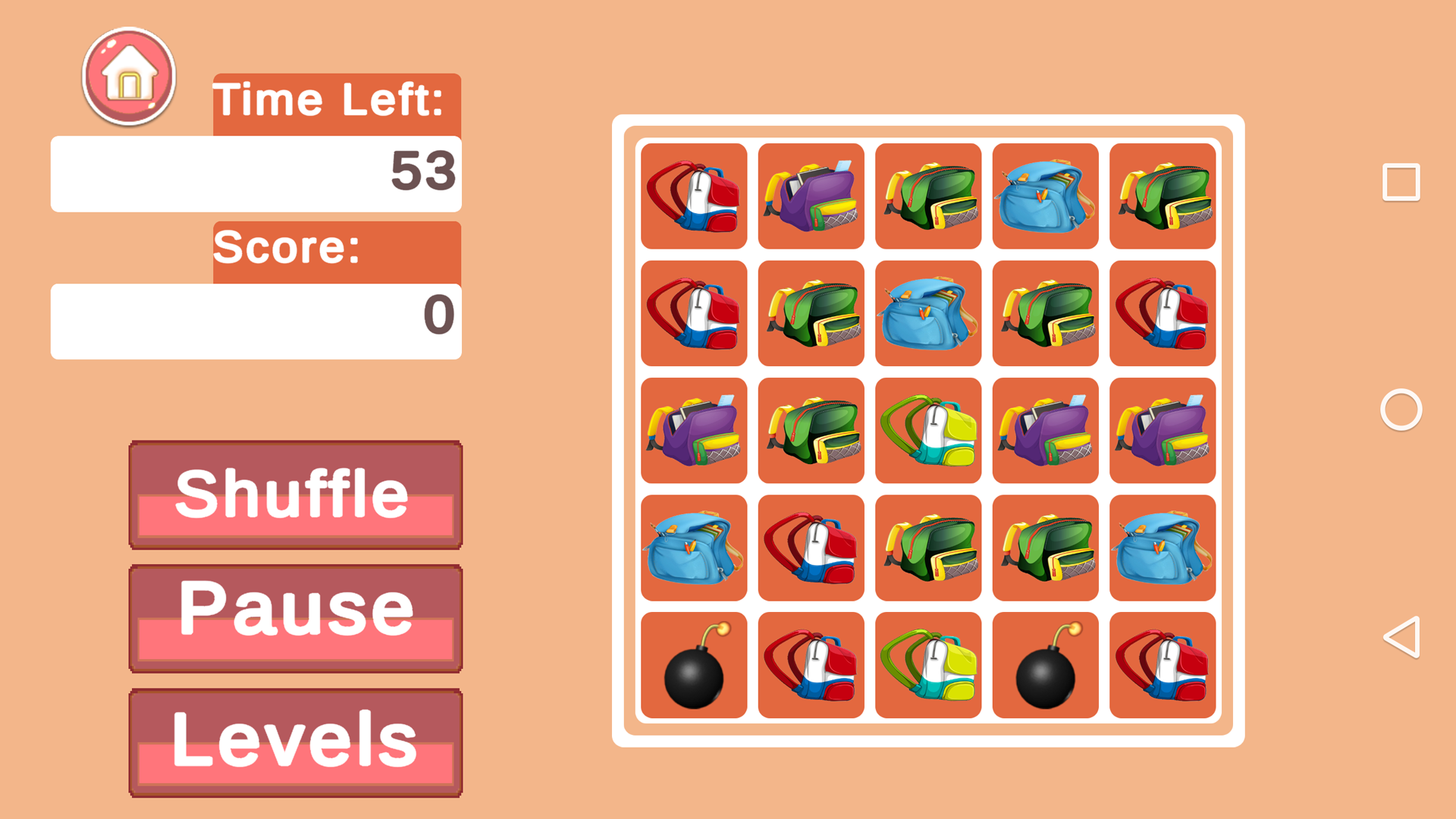Select the yellow-green backpack in the middle row
This screenshot has width=1456, height=819.
tap(927, 431)
